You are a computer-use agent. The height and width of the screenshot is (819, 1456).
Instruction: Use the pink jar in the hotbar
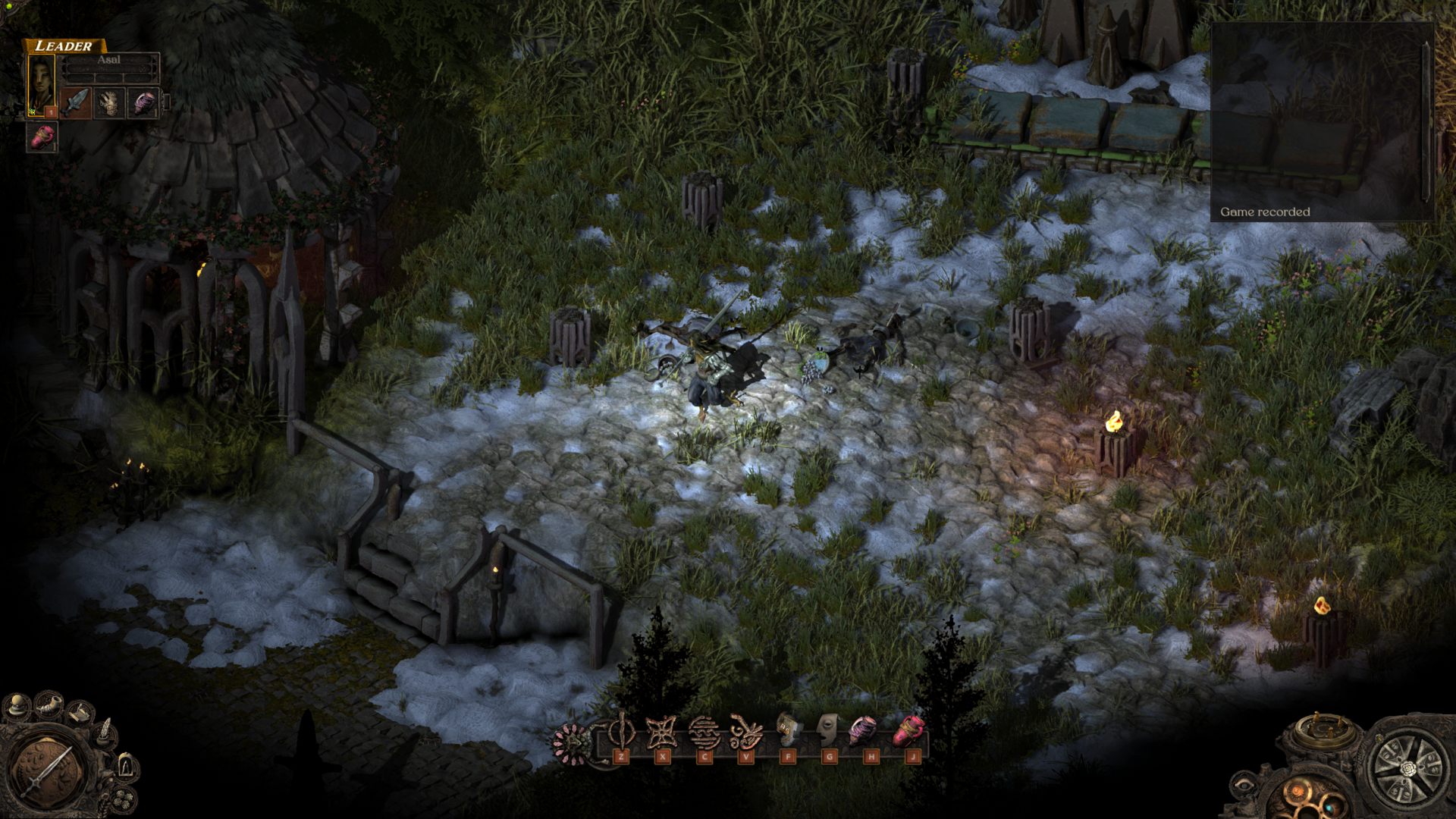click(907, 732)
